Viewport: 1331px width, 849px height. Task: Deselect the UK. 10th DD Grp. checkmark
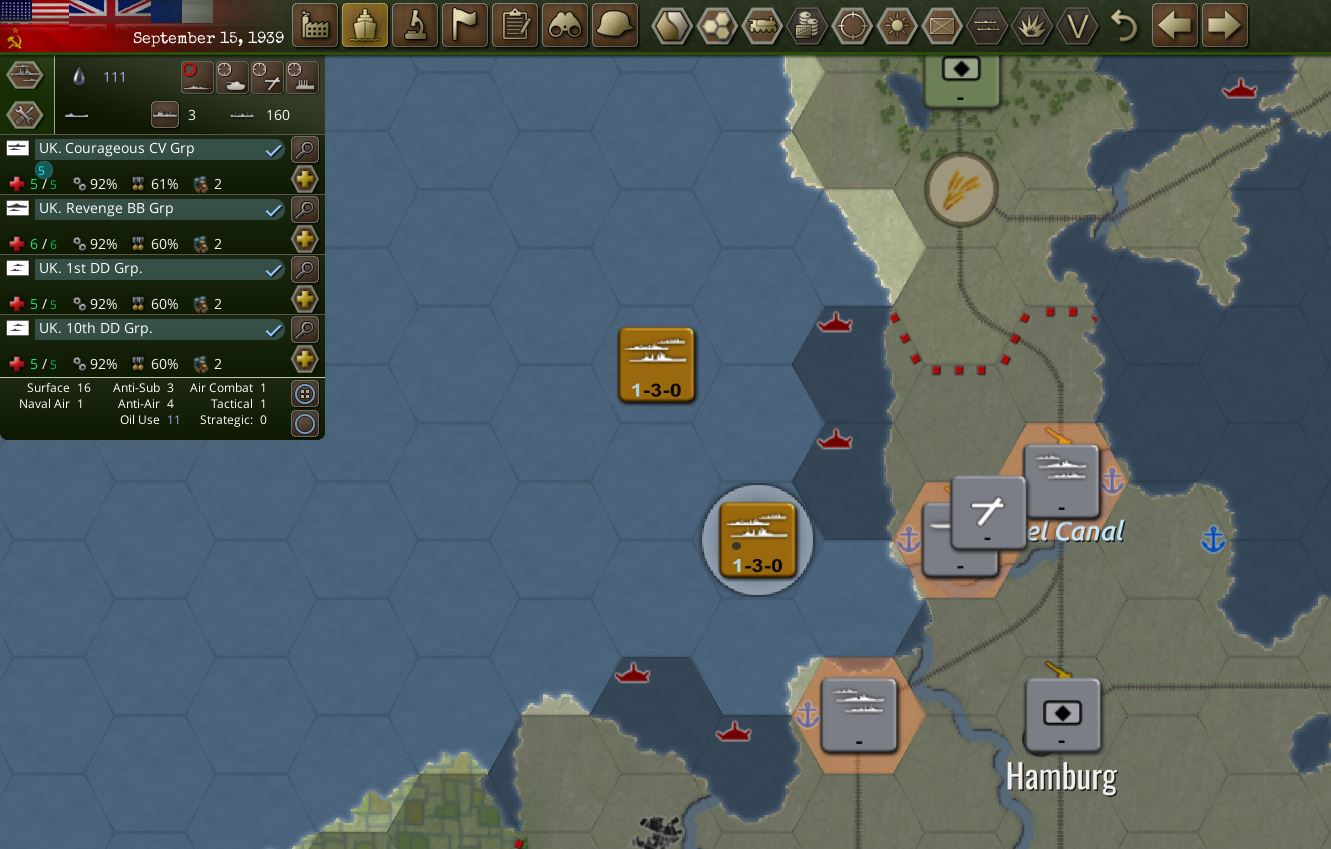tap(272, 329)
